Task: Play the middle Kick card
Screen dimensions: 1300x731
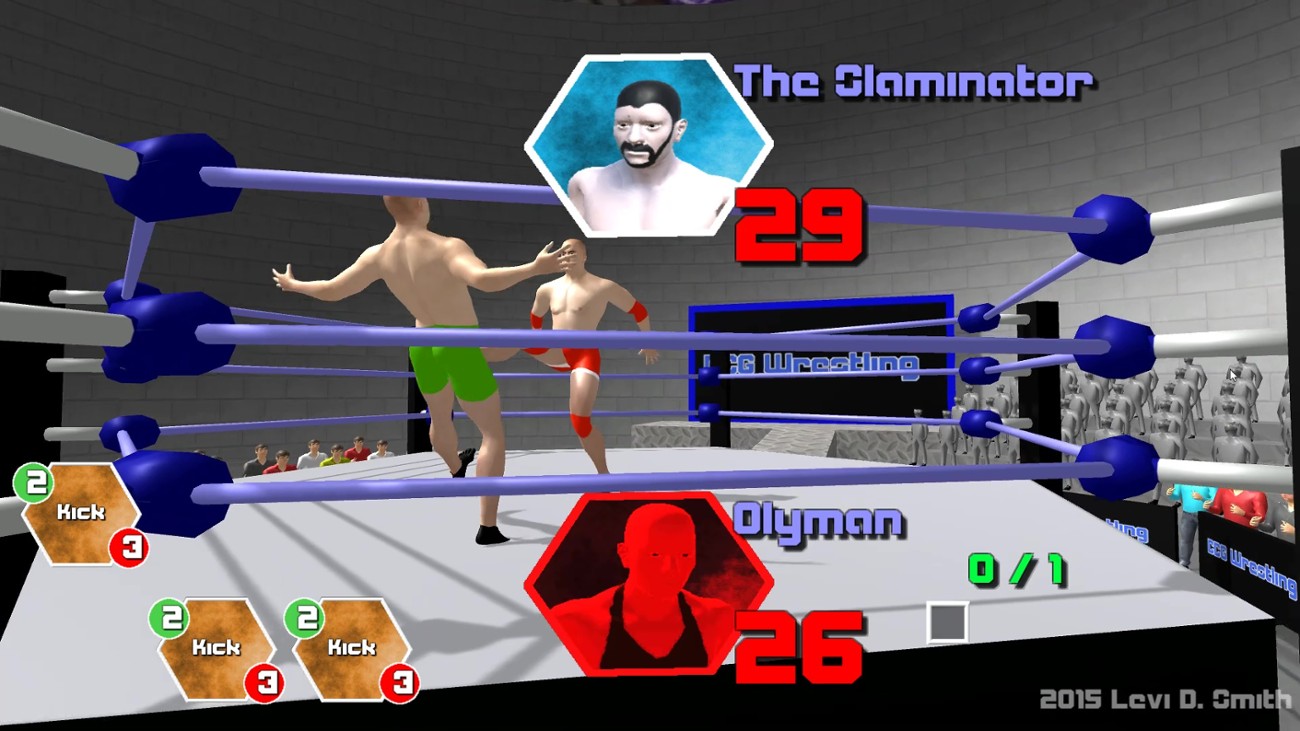Action: 215,647
